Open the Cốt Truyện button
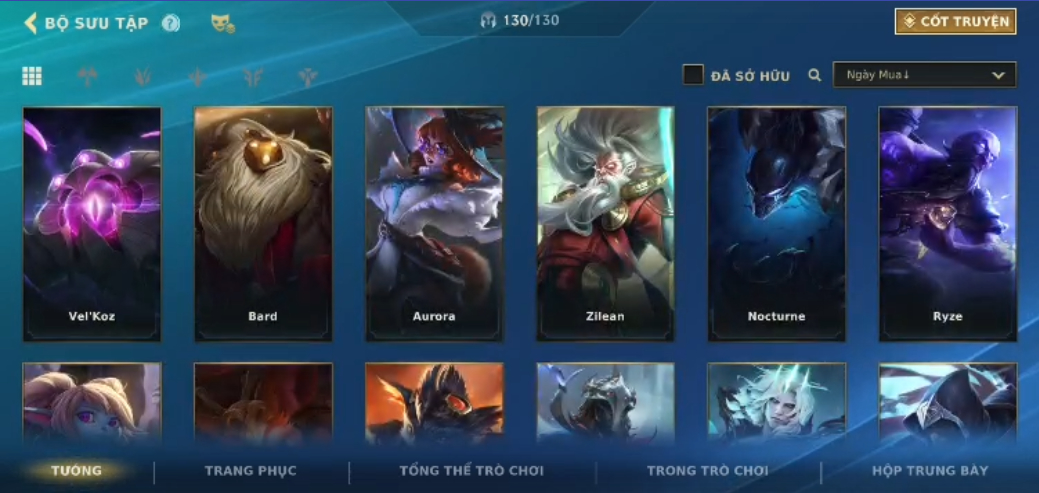The width and height of the screenshot is (1039, 493). coord(955,22)
